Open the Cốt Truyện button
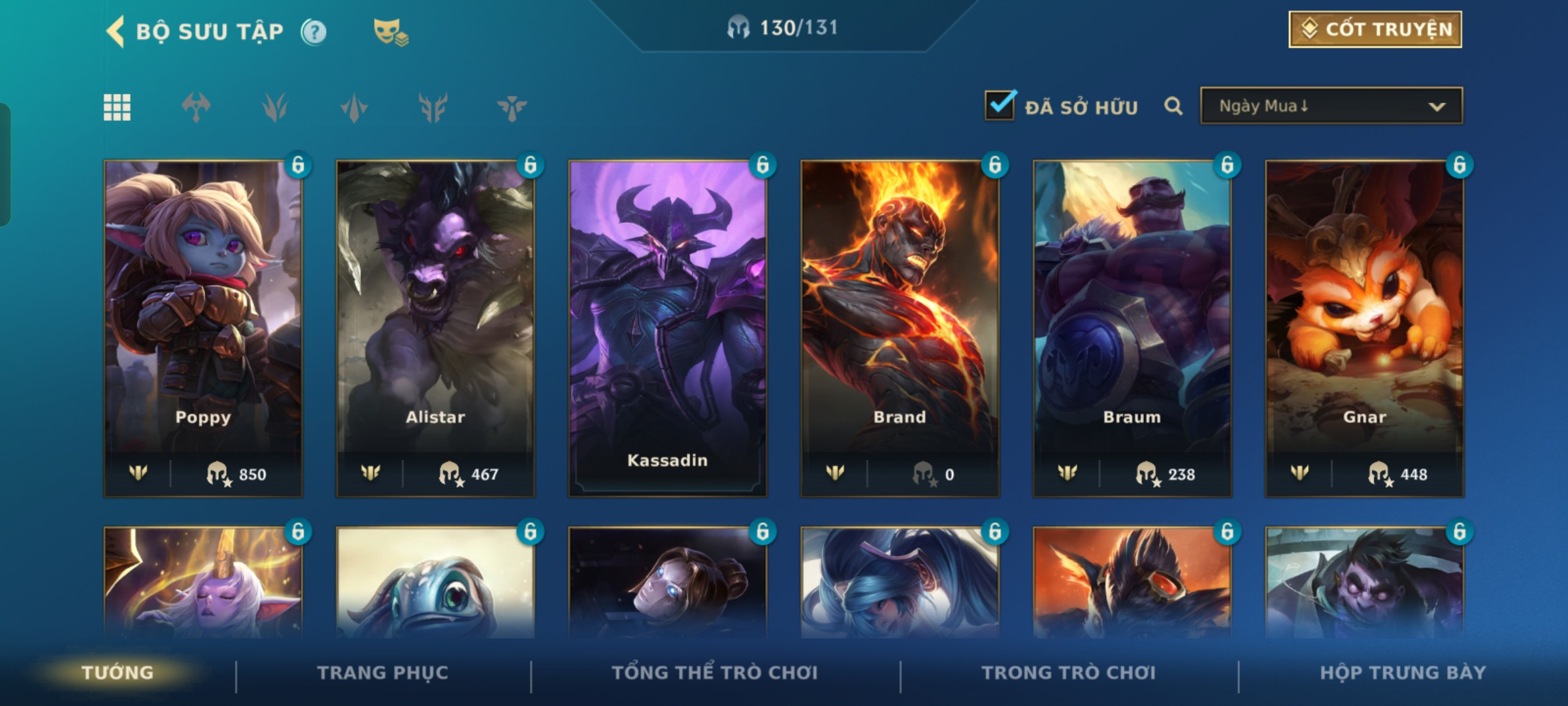The width and height of the screenshot is (1568, 706). point(1375,29)
